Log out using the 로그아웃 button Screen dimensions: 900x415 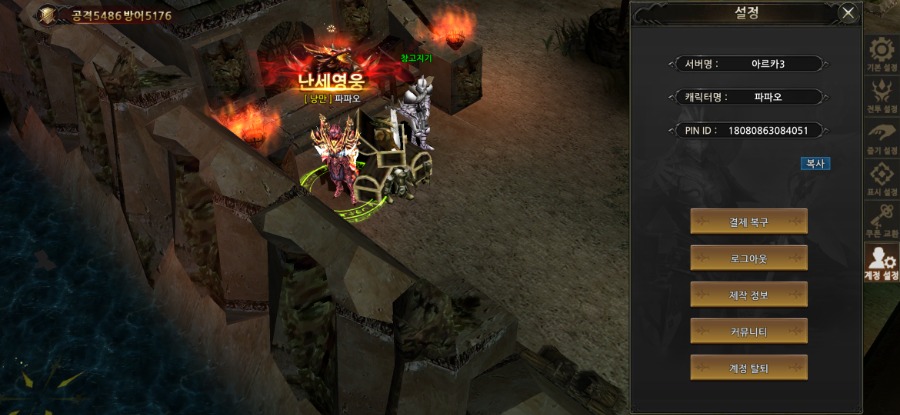pyautogui.click(x=748, y=258)
